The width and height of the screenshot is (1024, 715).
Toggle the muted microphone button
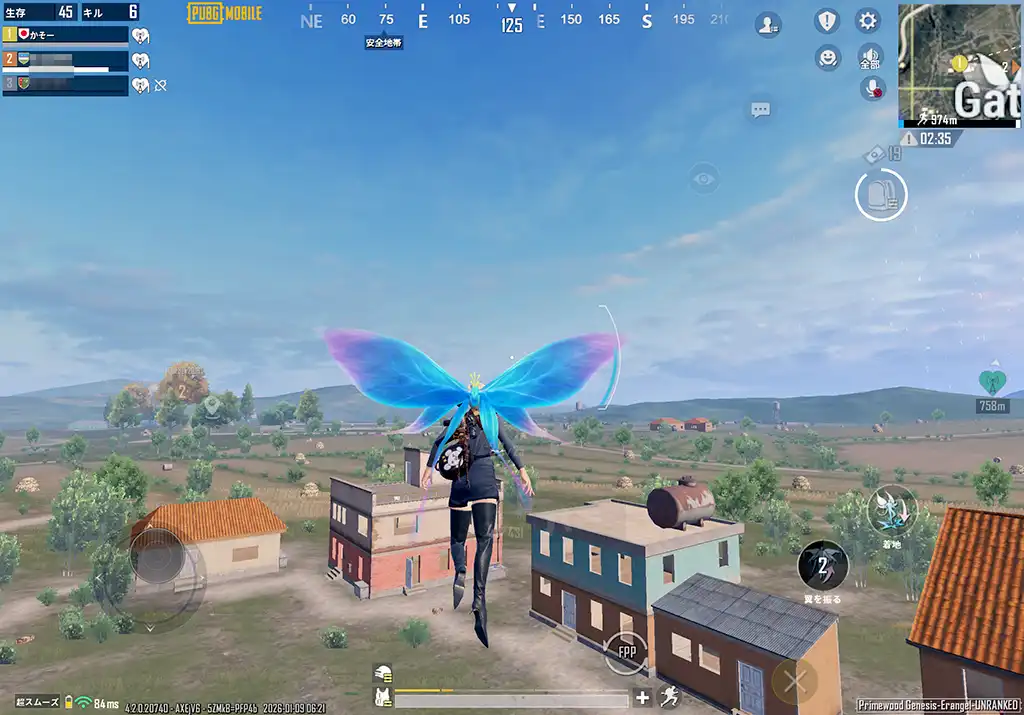click(872, 89)
